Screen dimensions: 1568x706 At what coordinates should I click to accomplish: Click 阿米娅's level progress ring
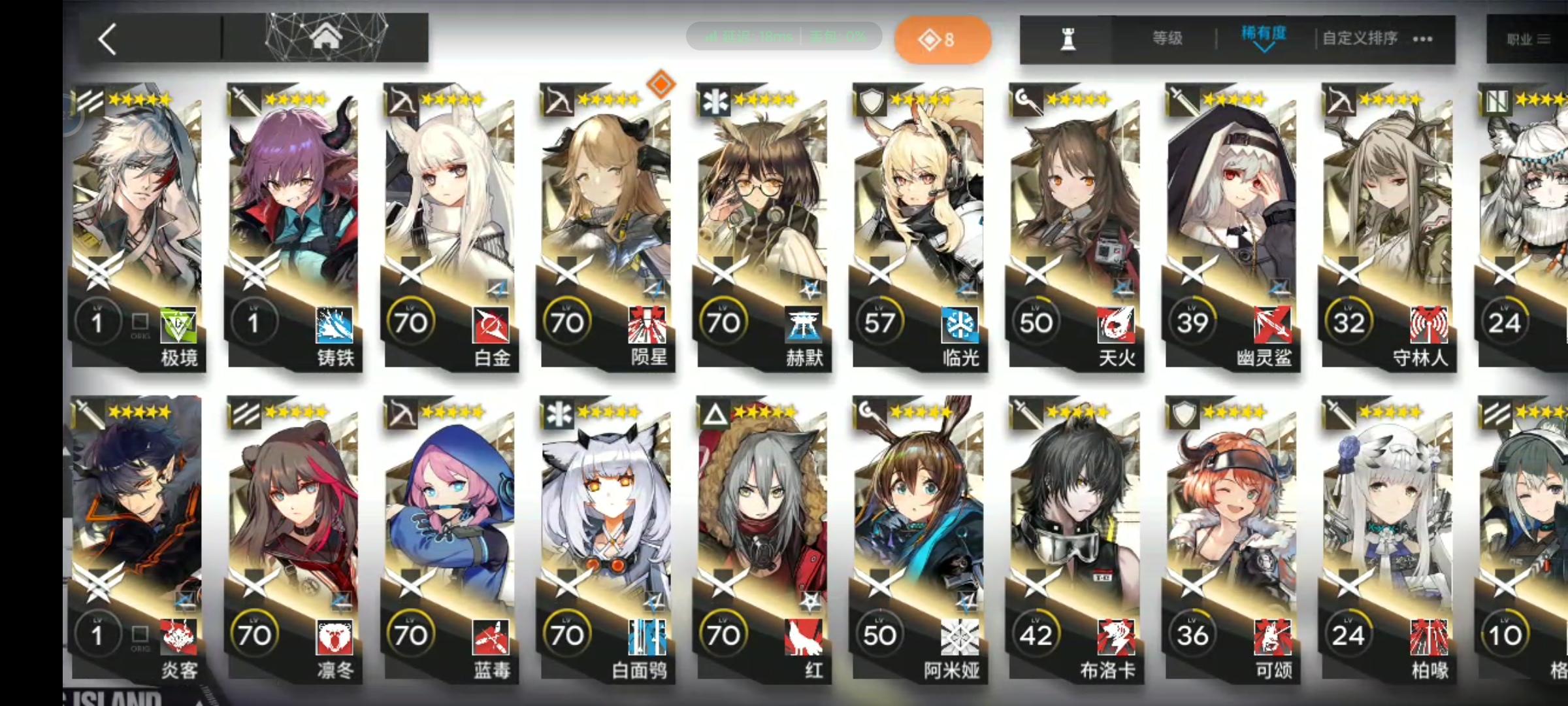[880, 633]
